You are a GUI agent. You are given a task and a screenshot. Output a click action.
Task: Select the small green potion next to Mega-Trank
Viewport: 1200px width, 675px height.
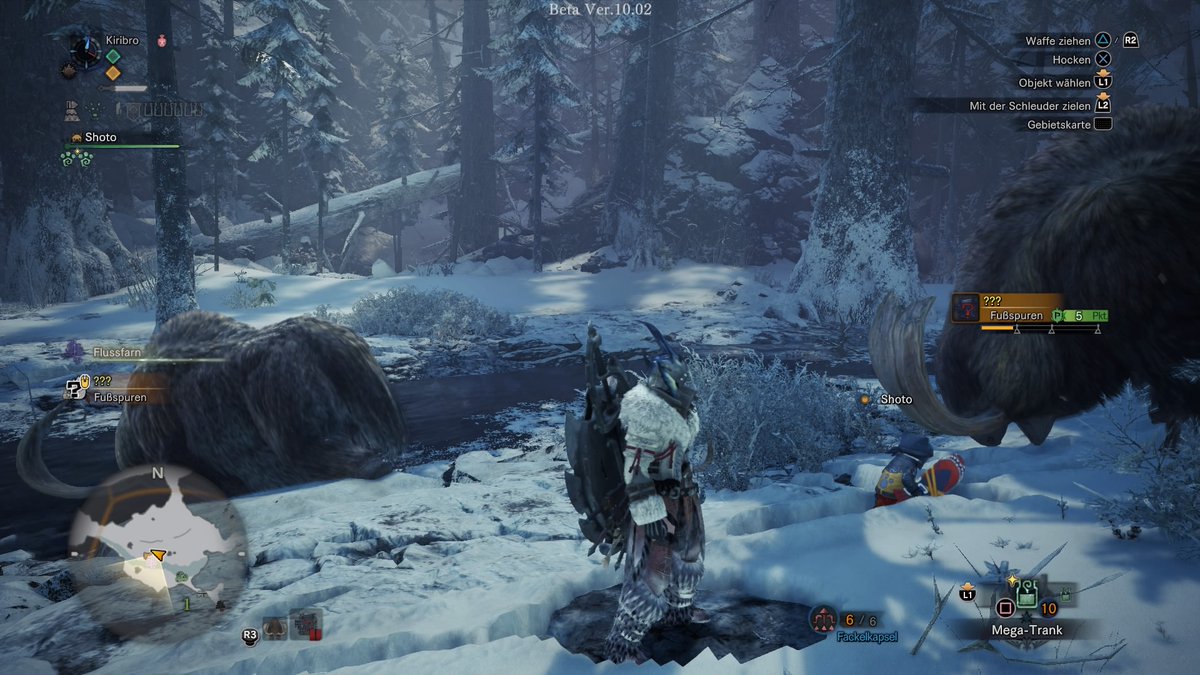[1066, 598]
